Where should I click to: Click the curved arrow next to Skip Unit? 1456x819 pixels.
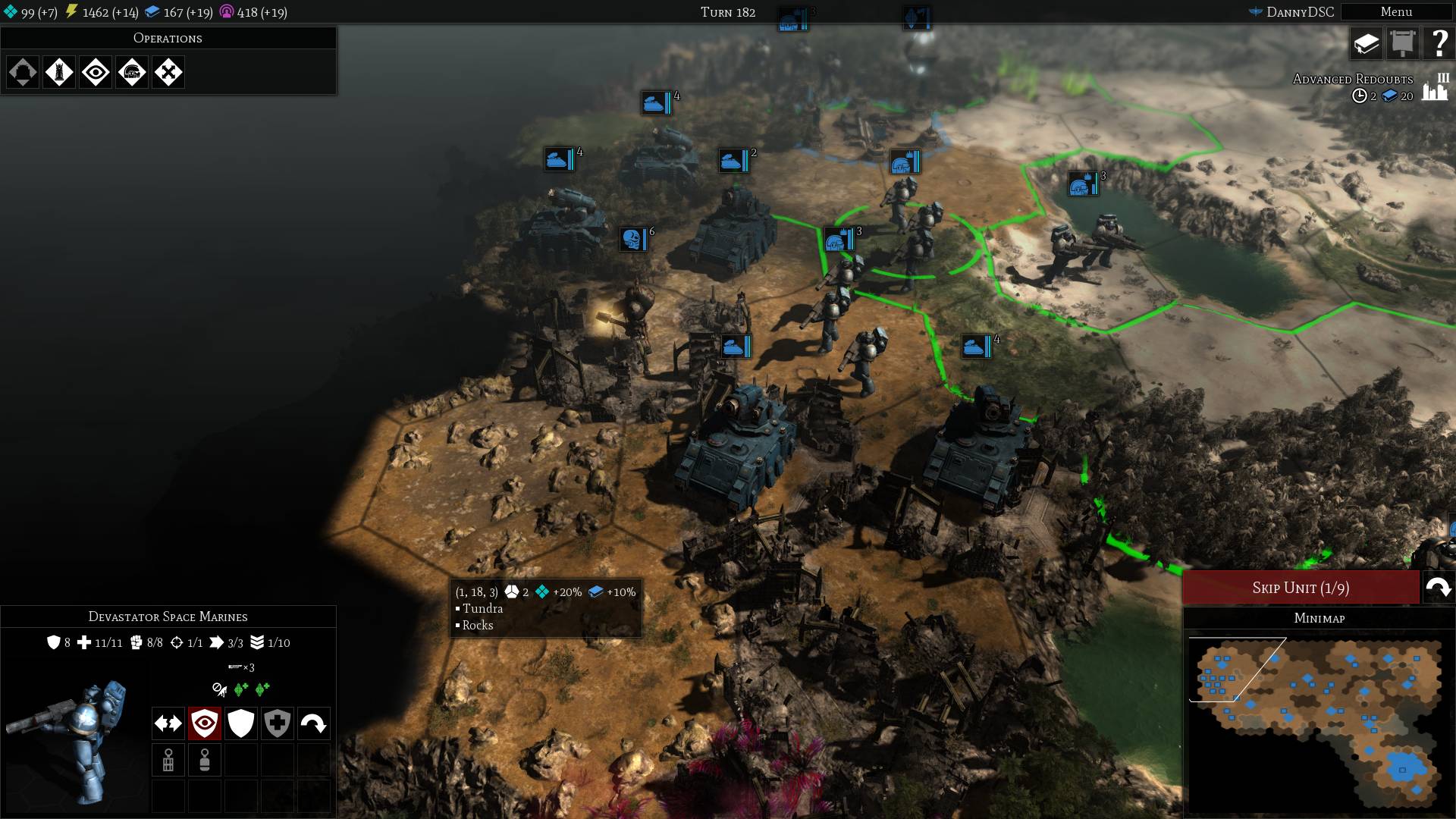[1438, 588]
